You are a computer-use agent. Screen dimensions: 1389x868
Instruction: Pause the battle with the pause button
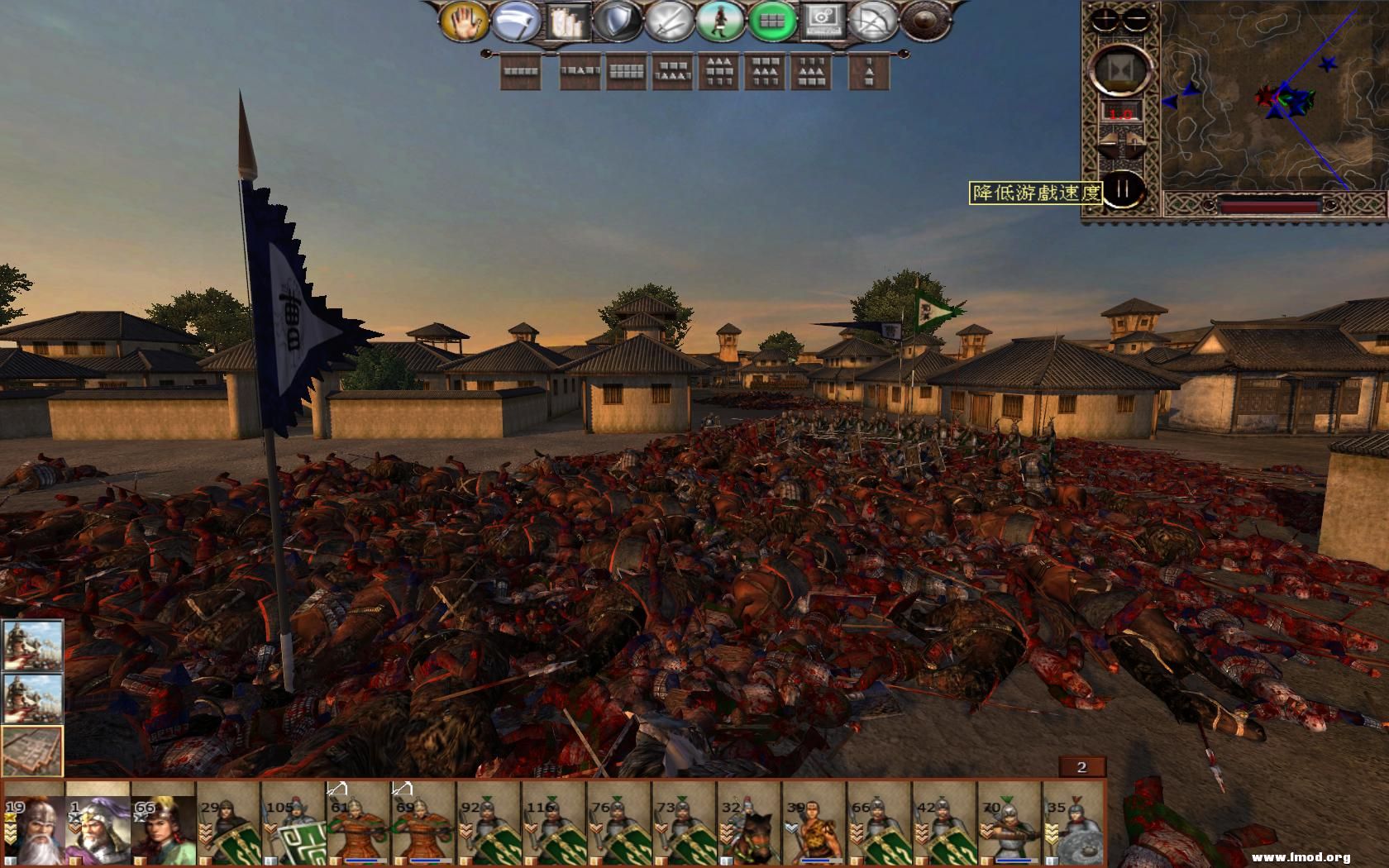click(x=1123, y=190)
